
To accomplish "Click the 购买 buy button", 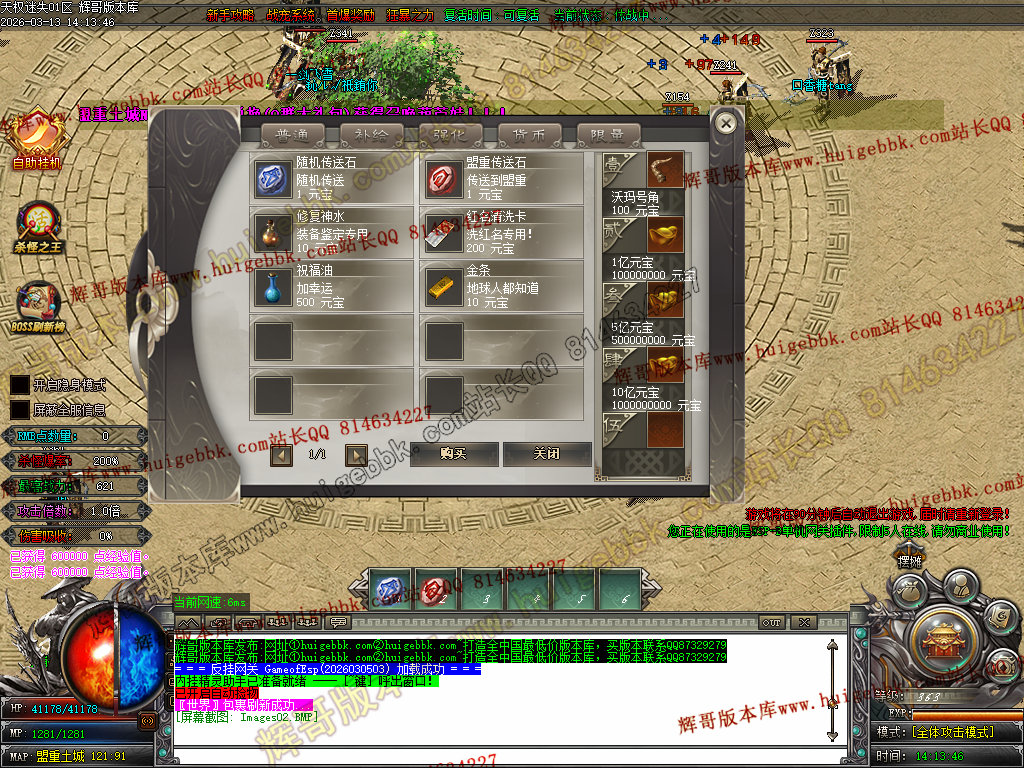I will coord(453,454).
